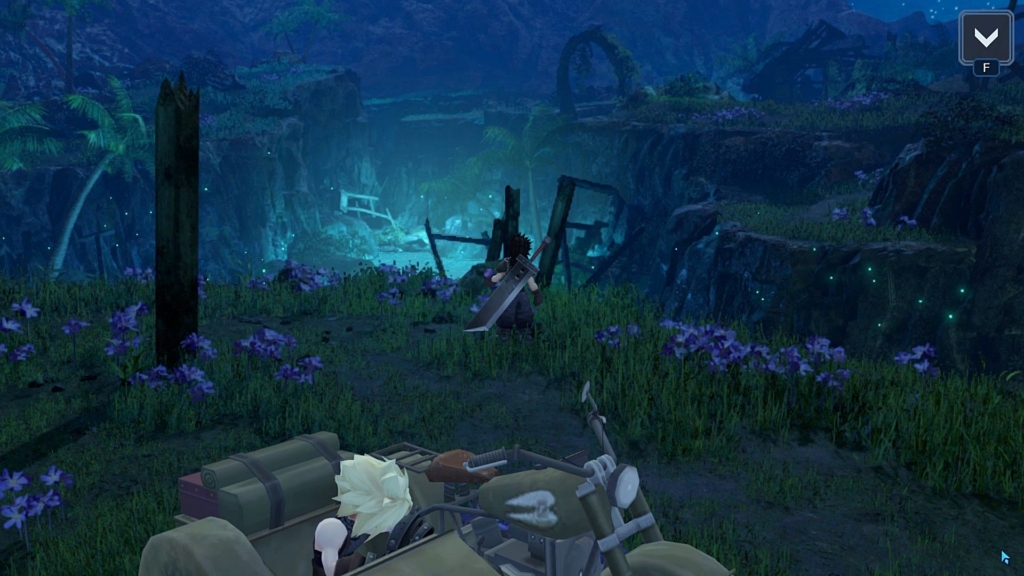1024x576 pixels.
Task: Click the down-chevron skip button
Action: [985, 38]
